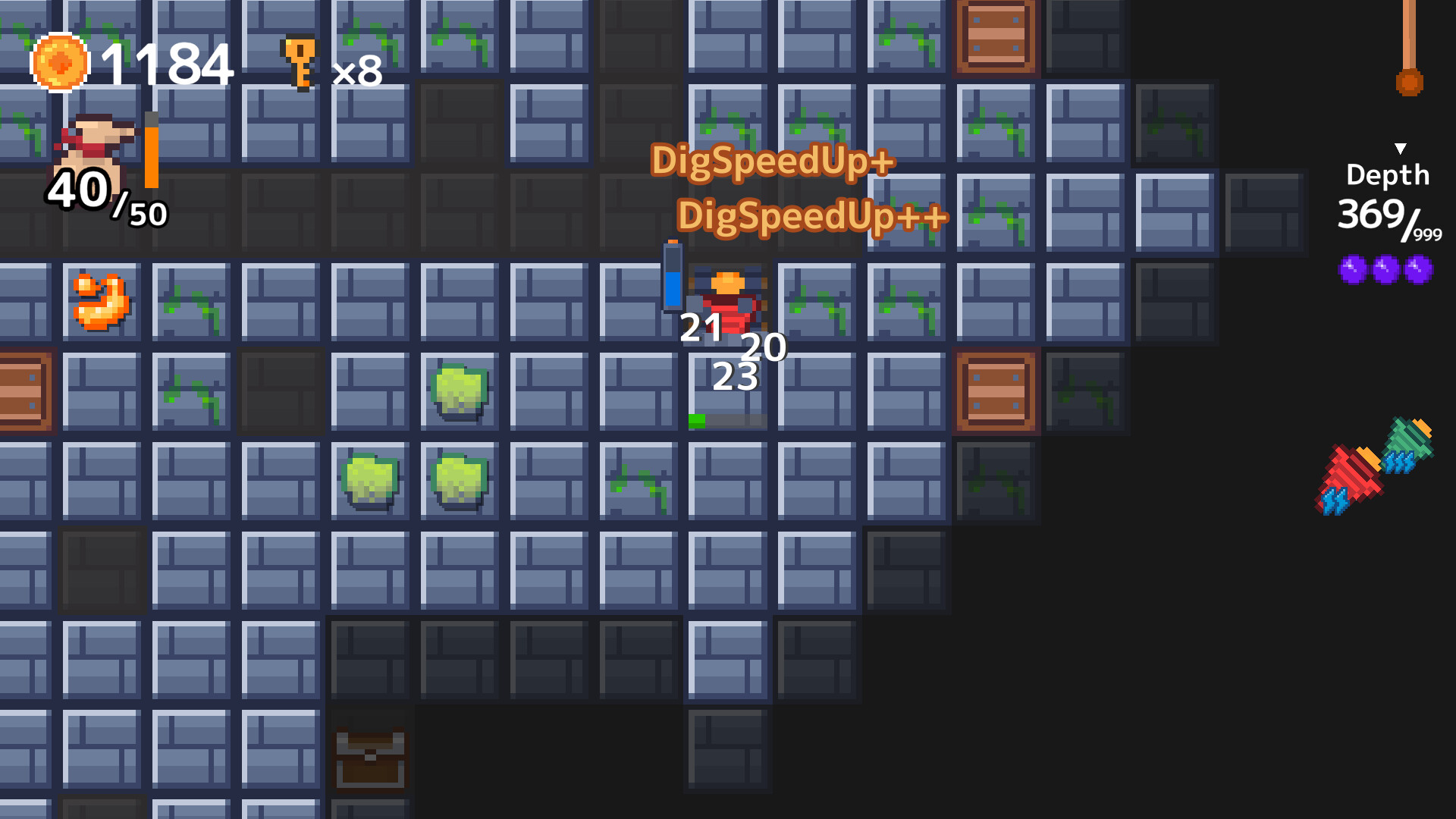Toggle the middle purple orb indicator

click(x=1384, y=269)
